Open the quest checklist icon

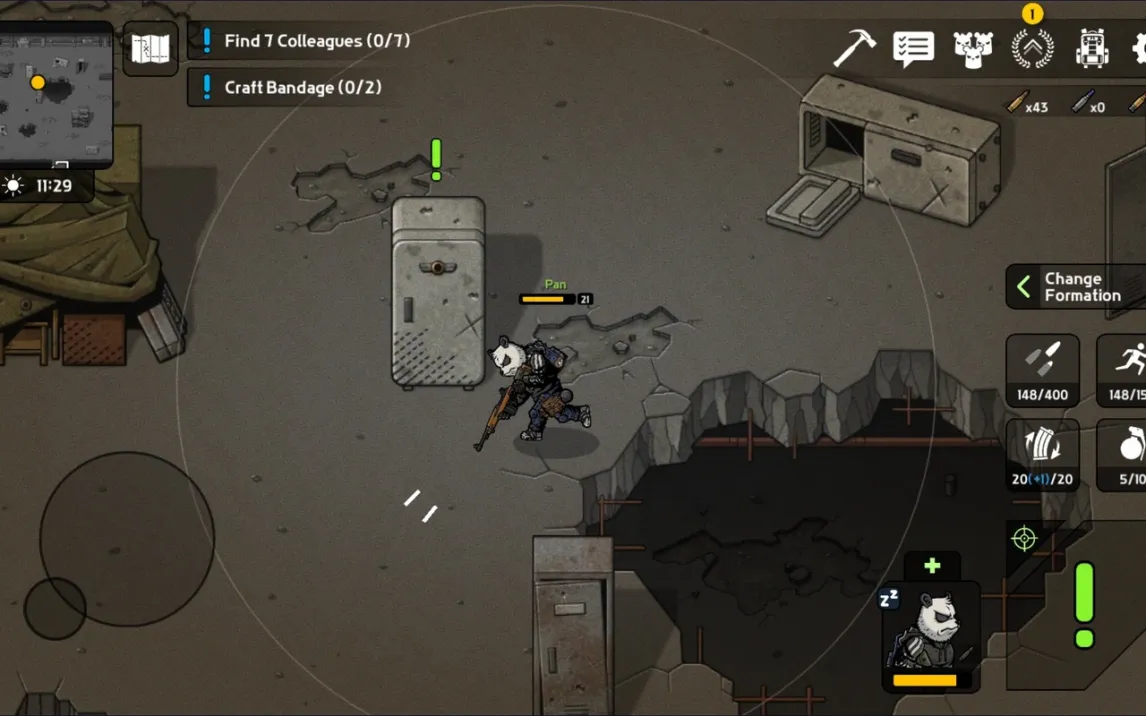(x=913, y=48)
